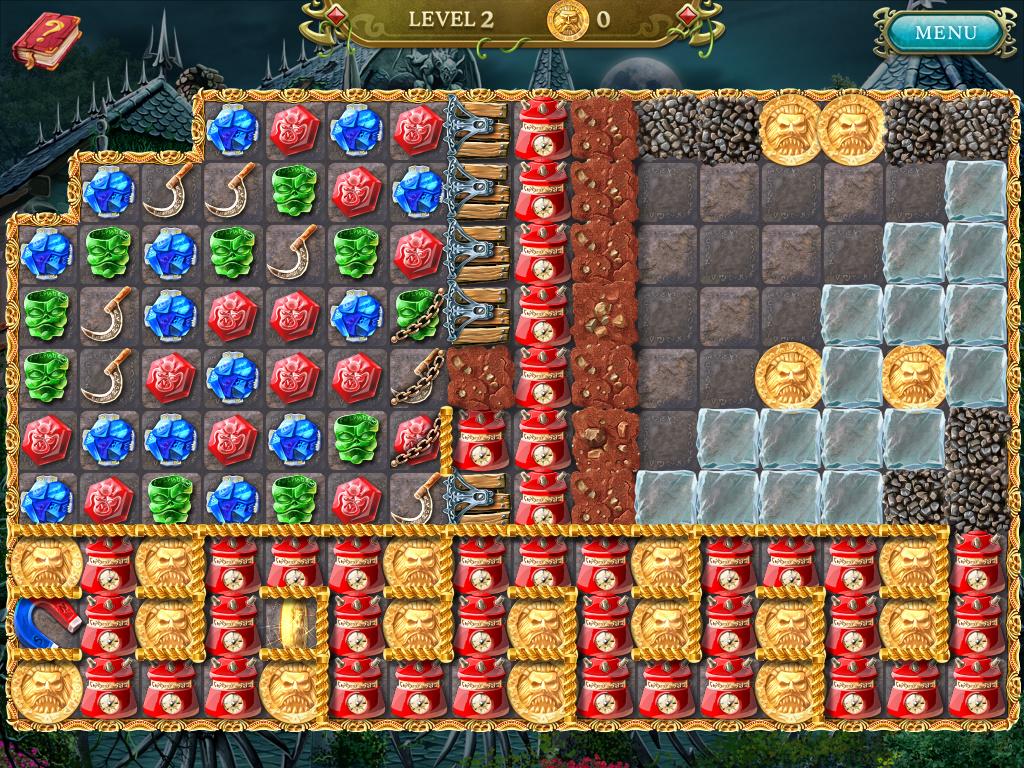Screen dimensions: 1024x768
Task: Click the sideways spinning gold coin tile
Action: click(294, 623)
